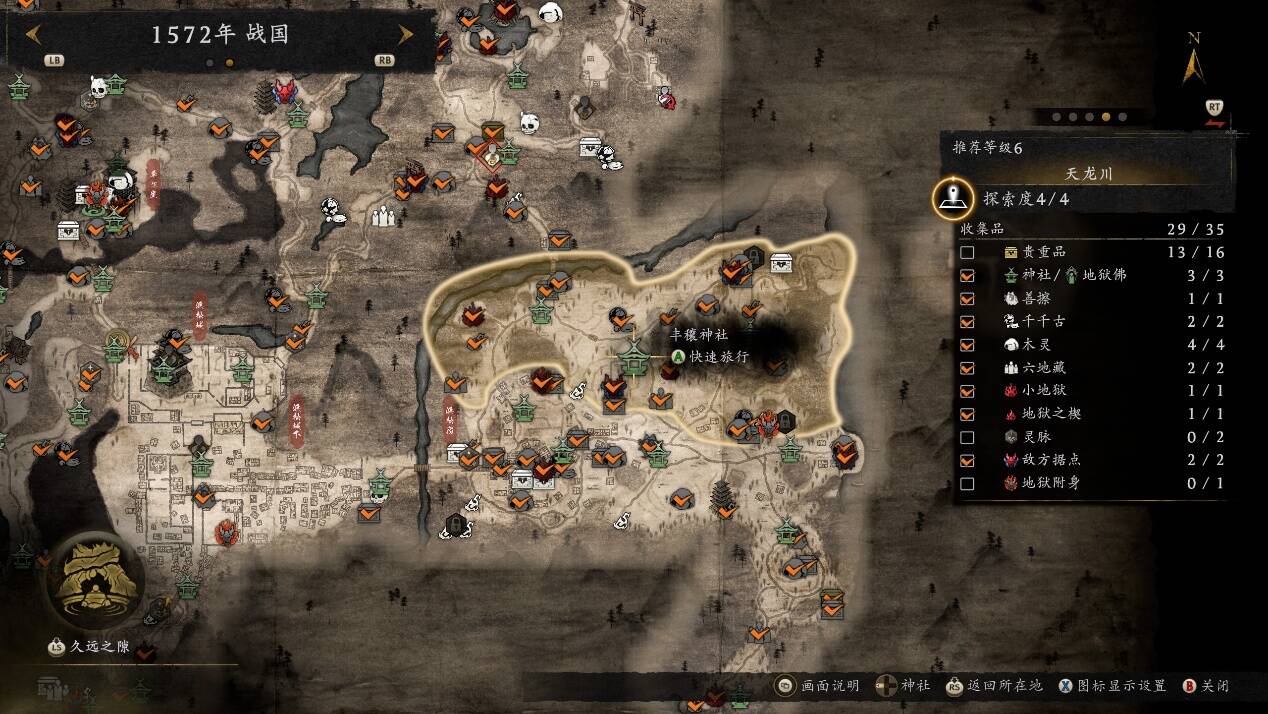Toggle the 敌方据点 checkbox
The image size is (1268, 714).
click(x=967, y=460)
